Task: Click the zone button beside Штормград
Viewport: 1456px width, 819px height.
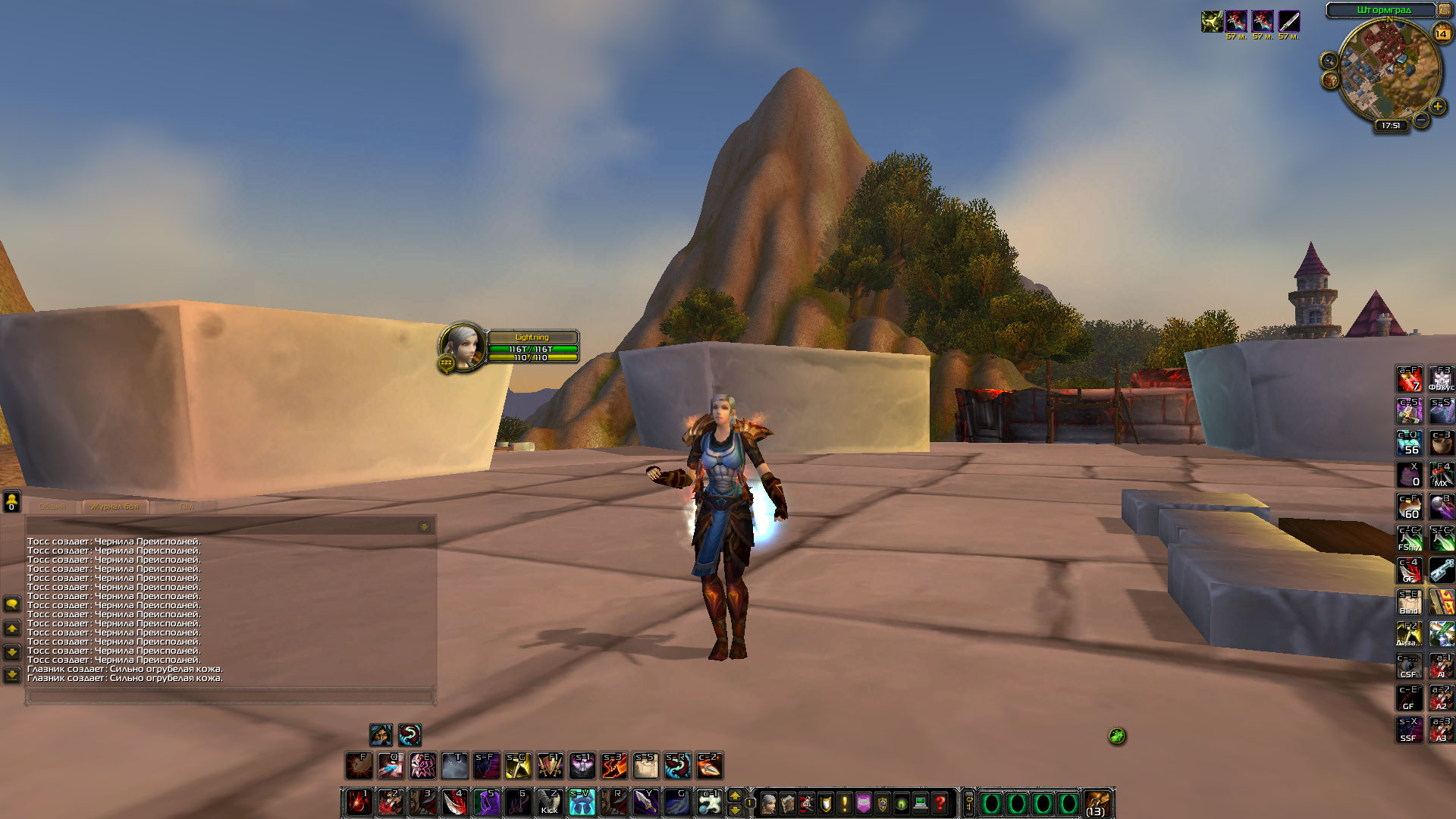Action: click(1444, 10)
